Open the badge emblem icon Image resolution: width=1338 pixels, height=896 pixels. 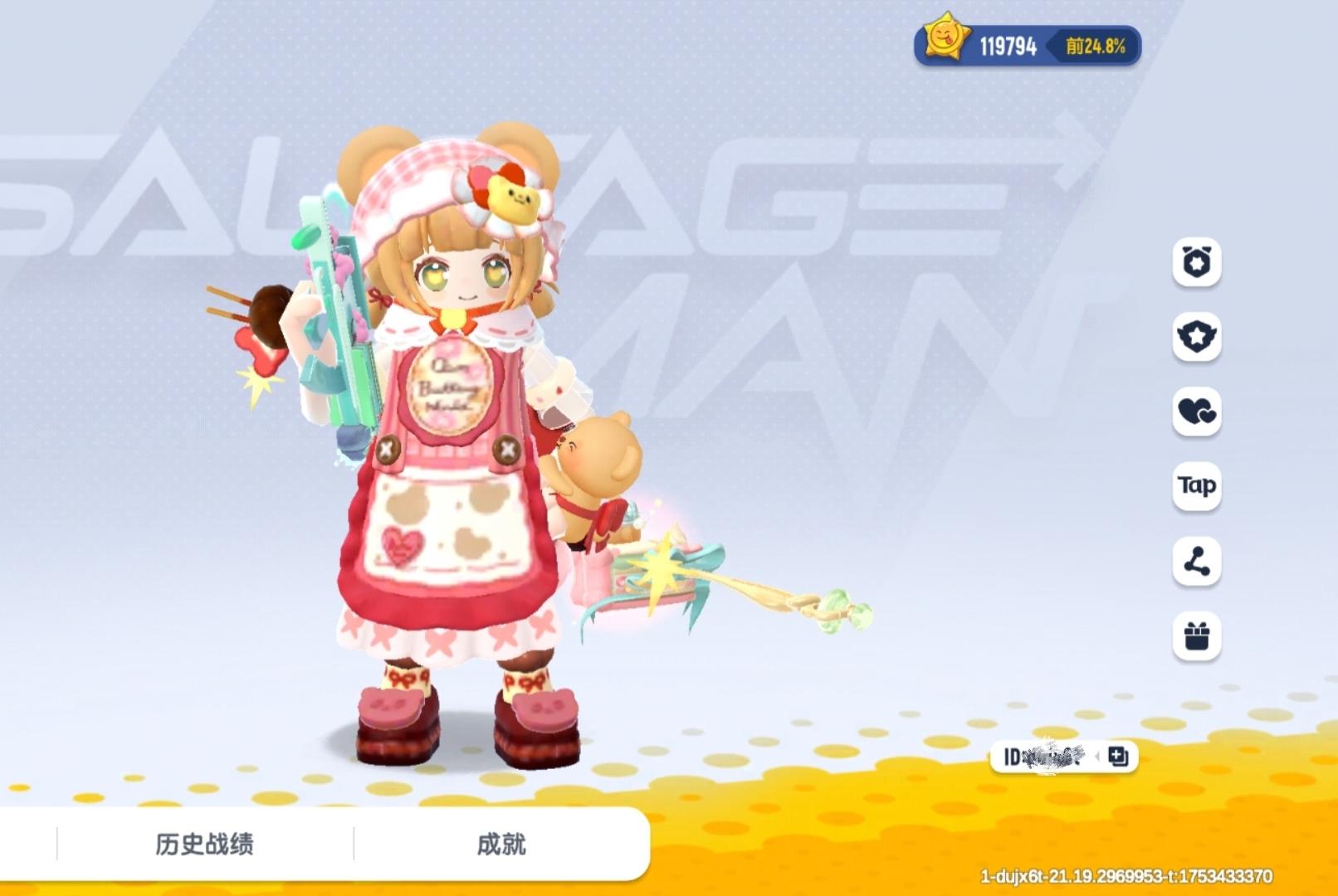click(x=1195, y=338)
